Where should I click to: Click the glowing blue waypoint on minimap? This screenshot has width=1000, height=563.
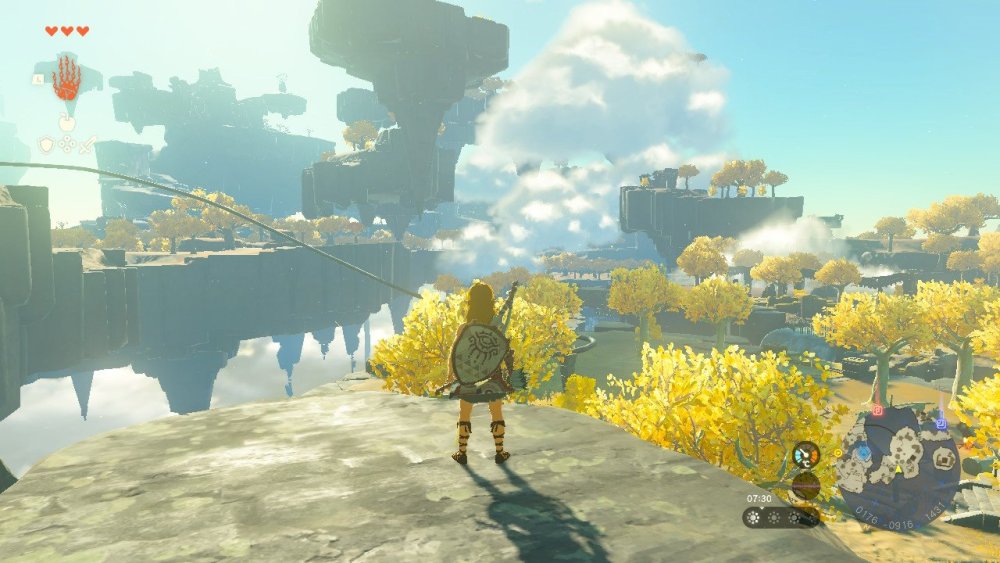tap(862, 454)
